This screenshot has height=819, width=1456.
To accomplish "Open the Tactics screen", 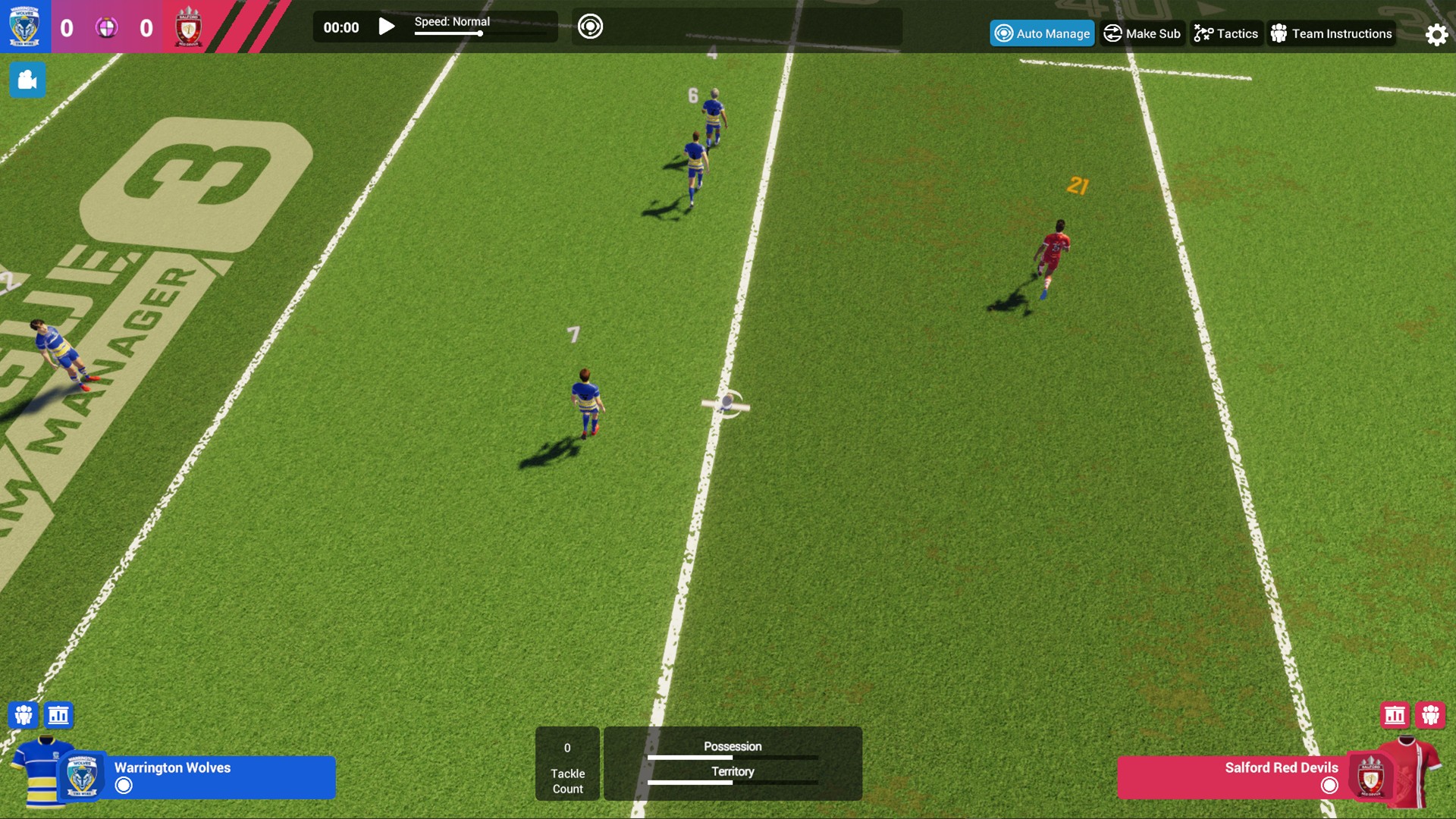I will pos(1226,33).
